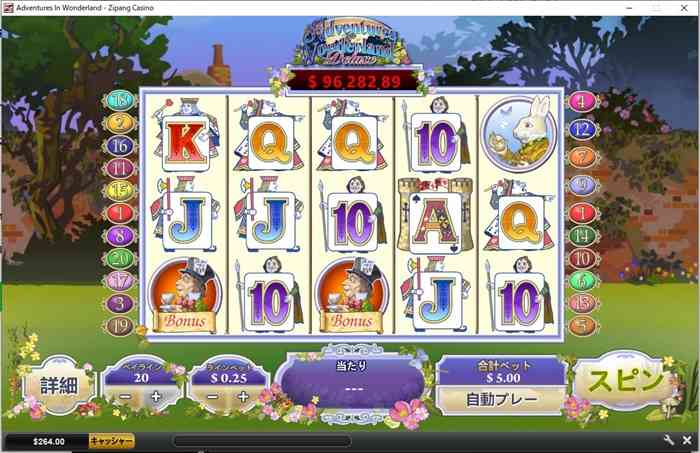The width and height of the screenshot is (700, 453).
Task: Increase the number of paylines
Action: click(155, 397)
